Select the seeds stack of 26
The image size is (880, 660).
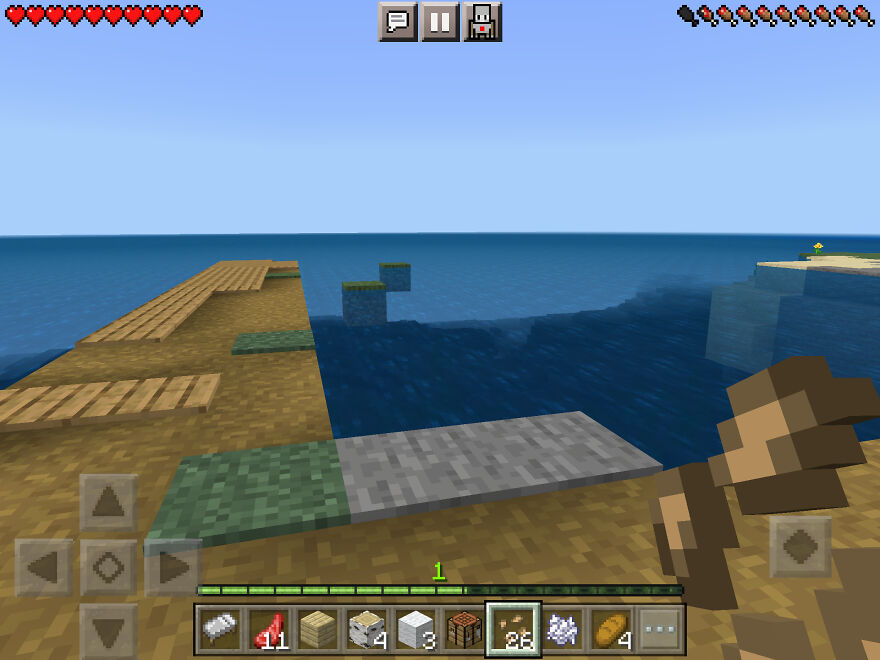pyautogui.click(x=513, y=629)
